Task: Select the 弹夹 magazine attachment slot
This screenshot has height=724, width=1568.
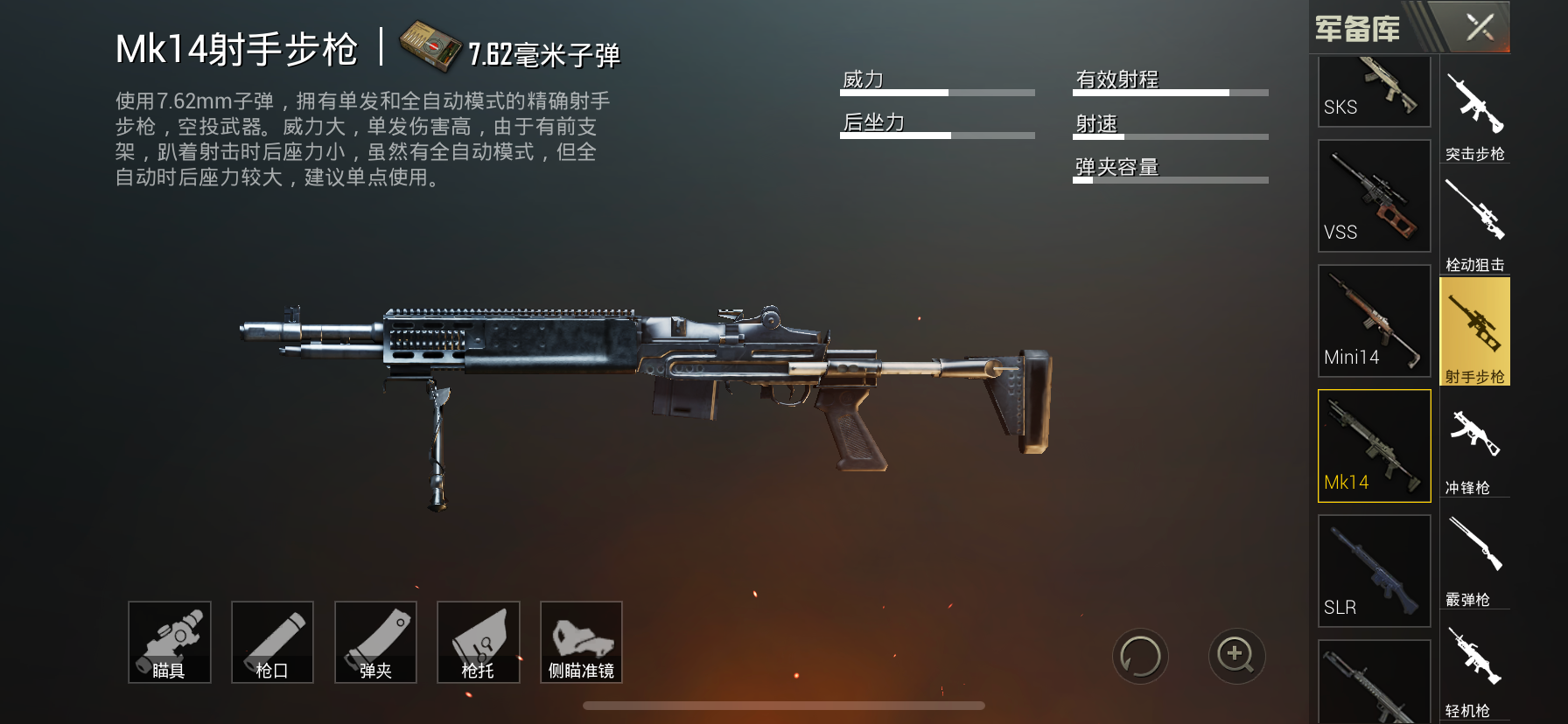Action: (375, 642)
